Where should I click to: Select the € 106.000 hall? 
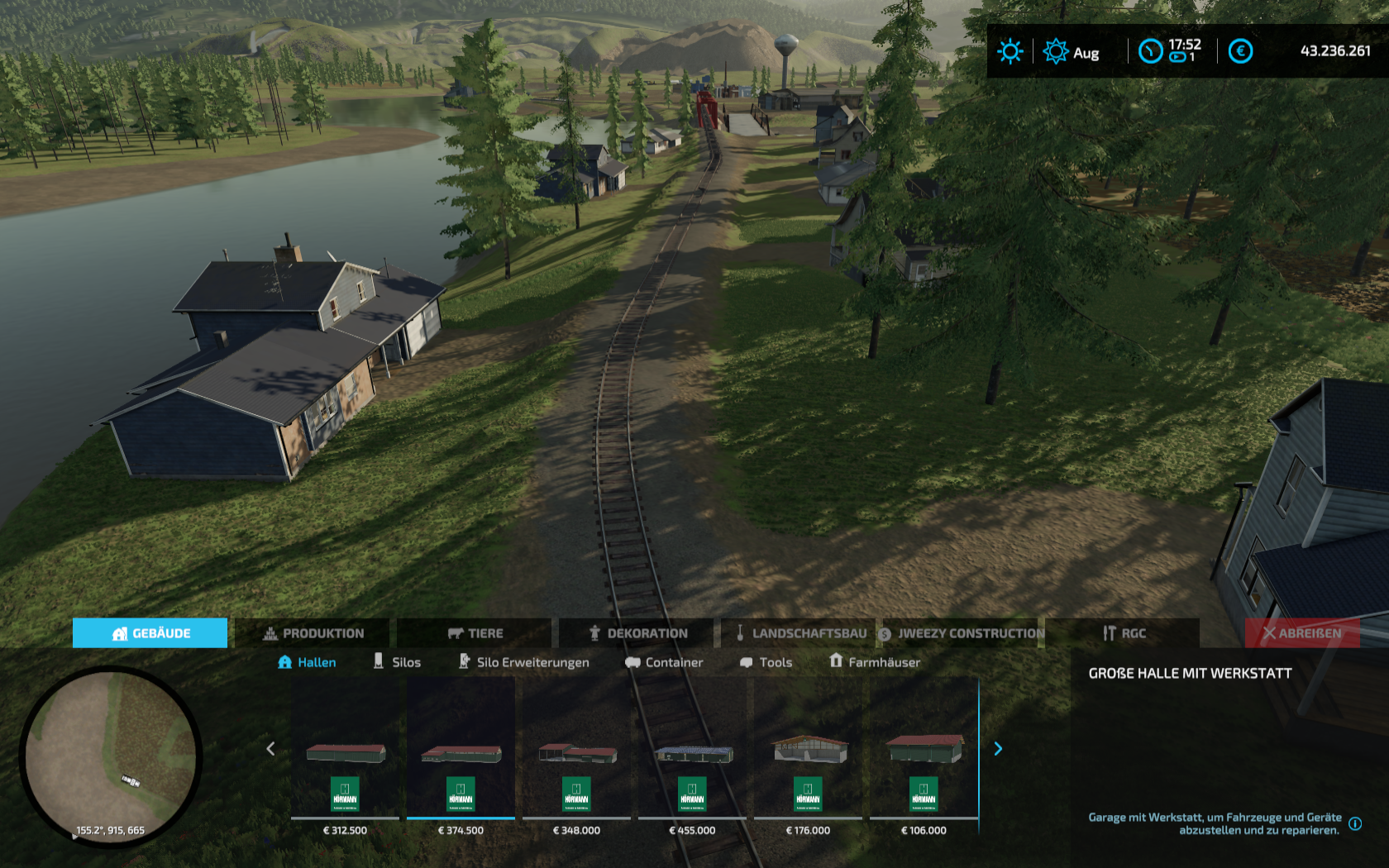click(924, 754)
